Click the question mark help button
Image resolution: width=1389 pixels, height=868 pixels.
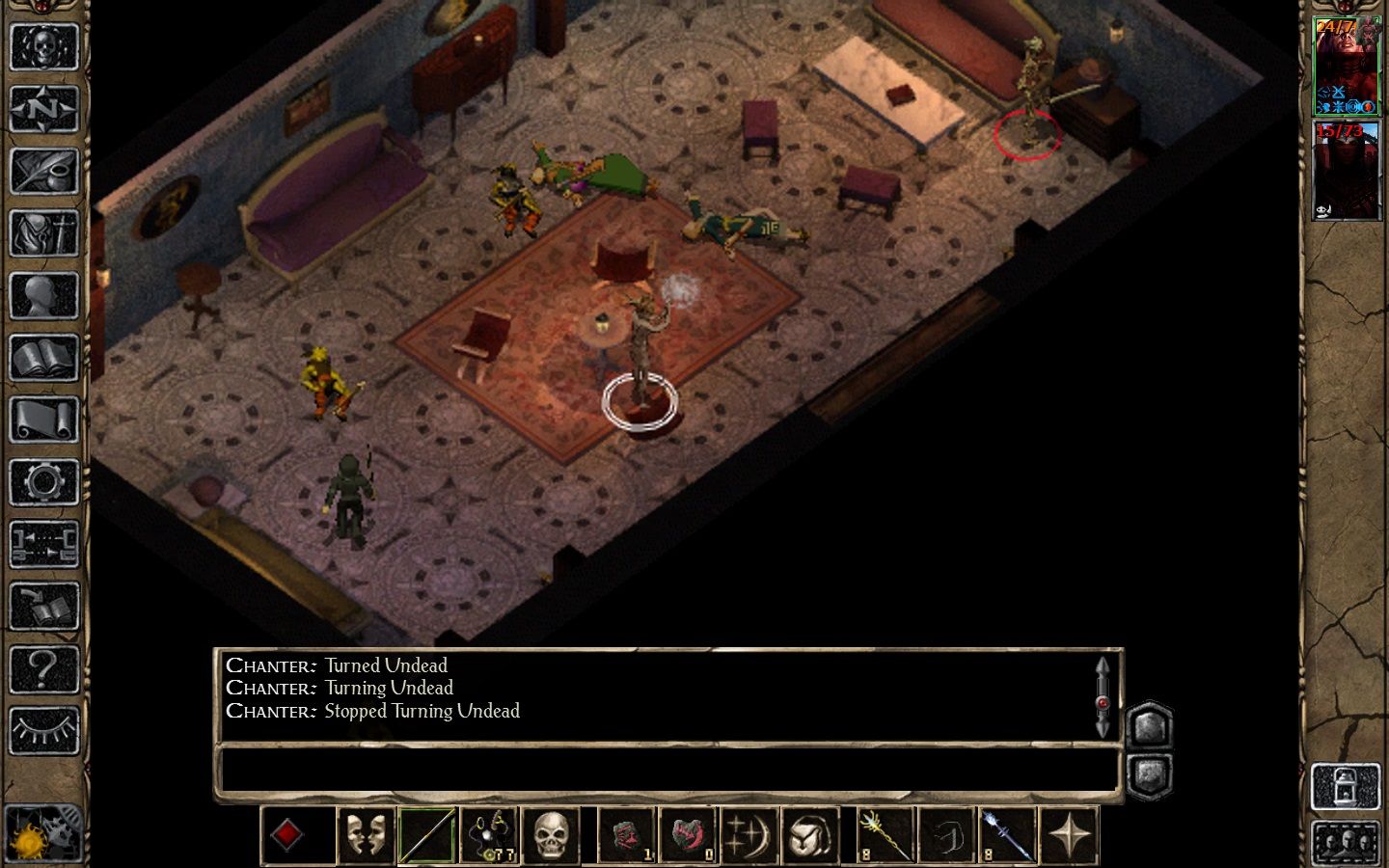43,668
